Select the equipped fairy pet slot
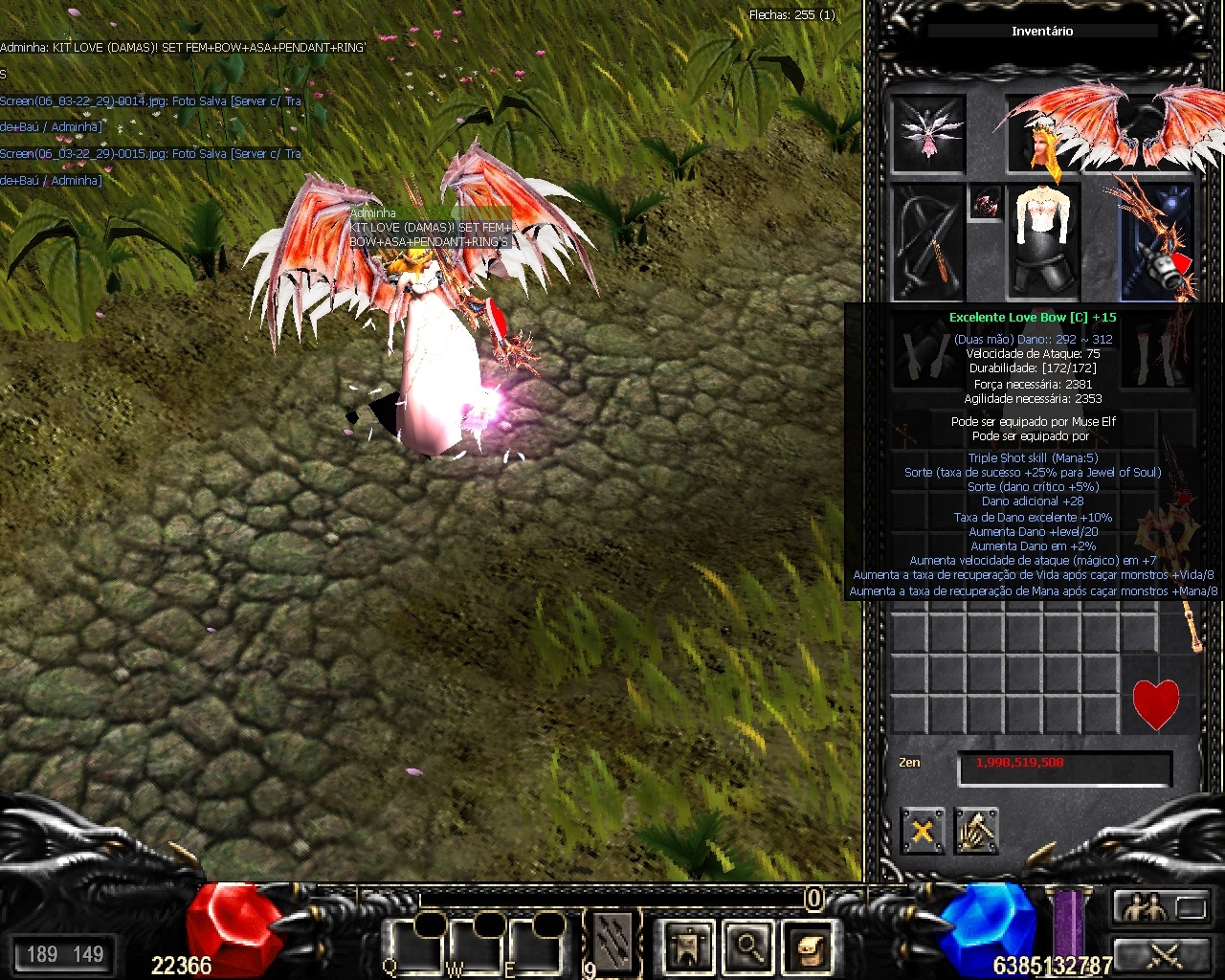1225x980 pixels. [x=927, y=135]
